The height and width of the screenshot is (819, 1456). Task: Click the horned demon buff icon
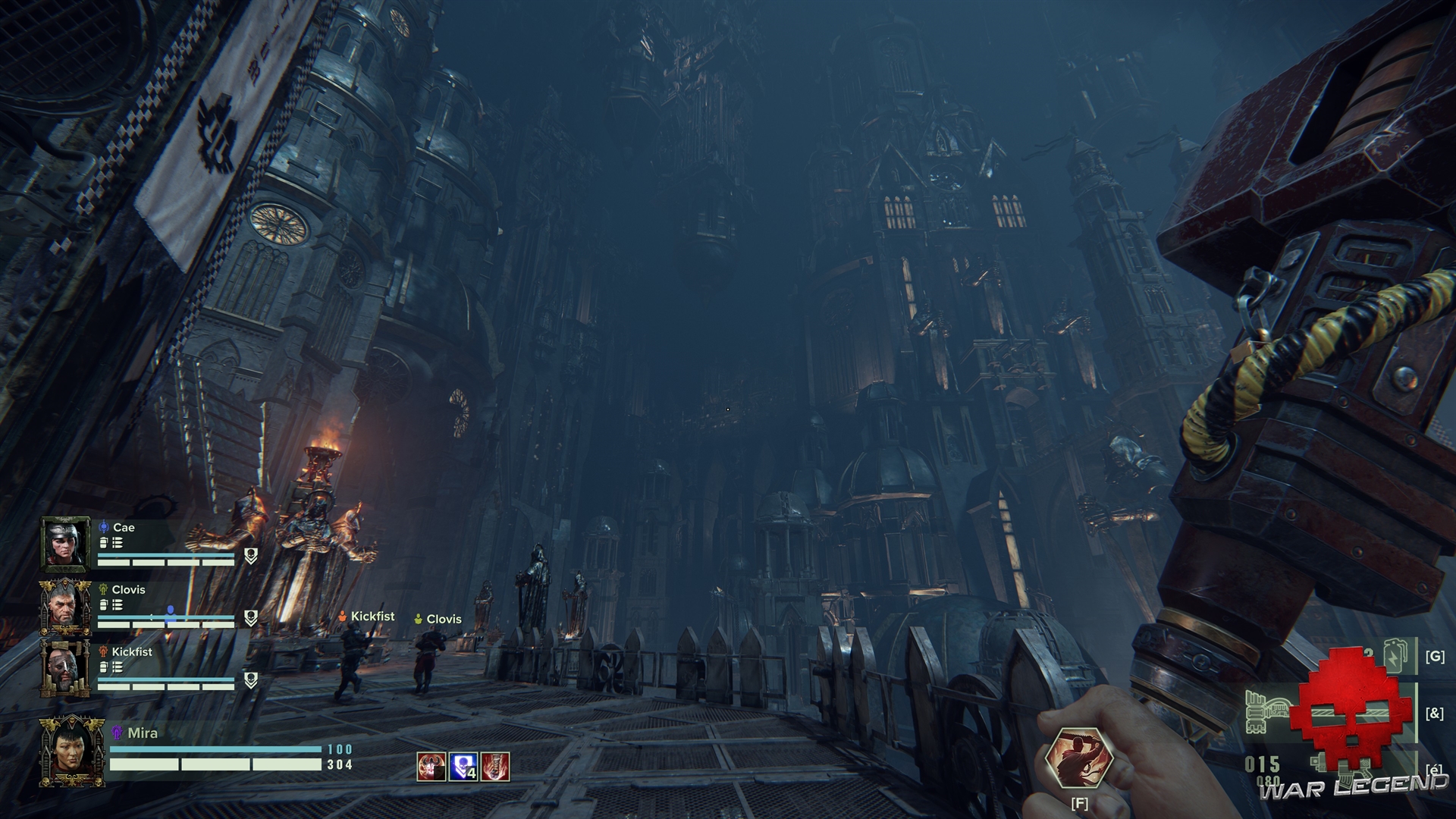[x=431, y=767]
